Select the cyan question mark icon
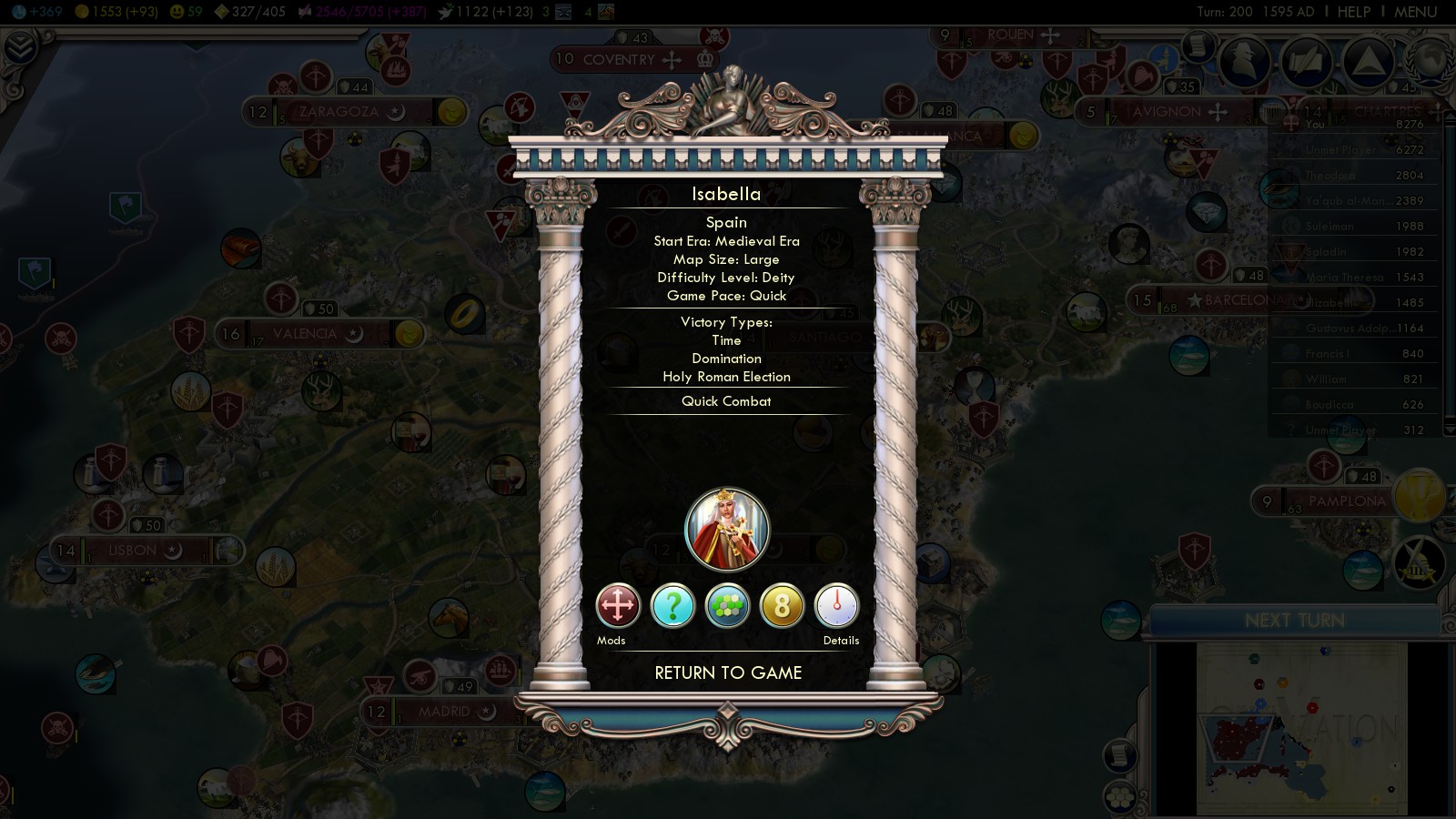Viewport: 1456px width, 819px height. (x=672, y=606)
